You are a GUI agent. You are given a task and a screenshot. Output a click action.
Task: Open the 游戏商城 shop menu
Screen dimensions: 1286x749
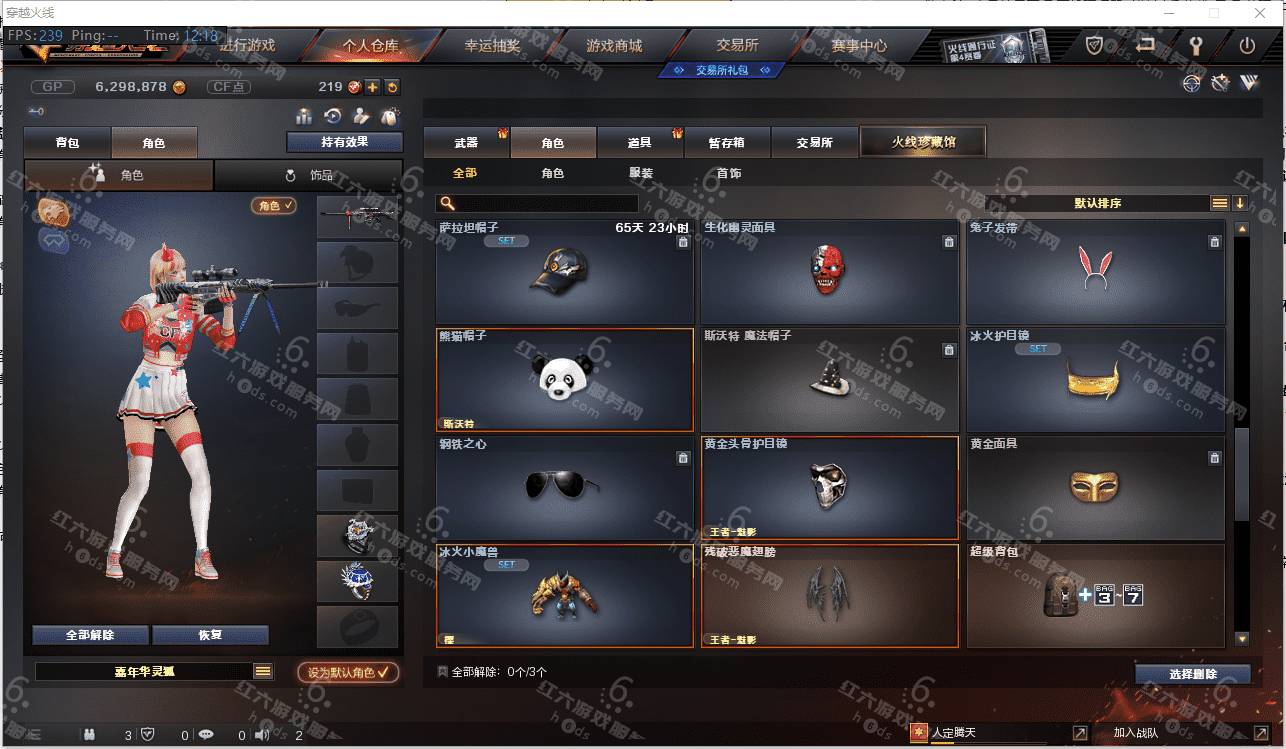(614, 46)
